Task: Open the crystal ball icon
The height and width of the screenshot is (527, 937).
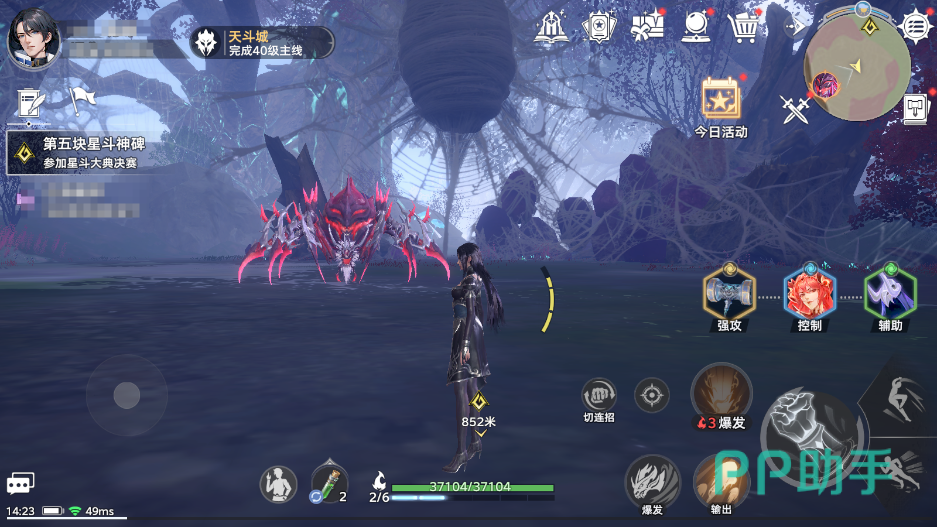Action: click(696, 27)
